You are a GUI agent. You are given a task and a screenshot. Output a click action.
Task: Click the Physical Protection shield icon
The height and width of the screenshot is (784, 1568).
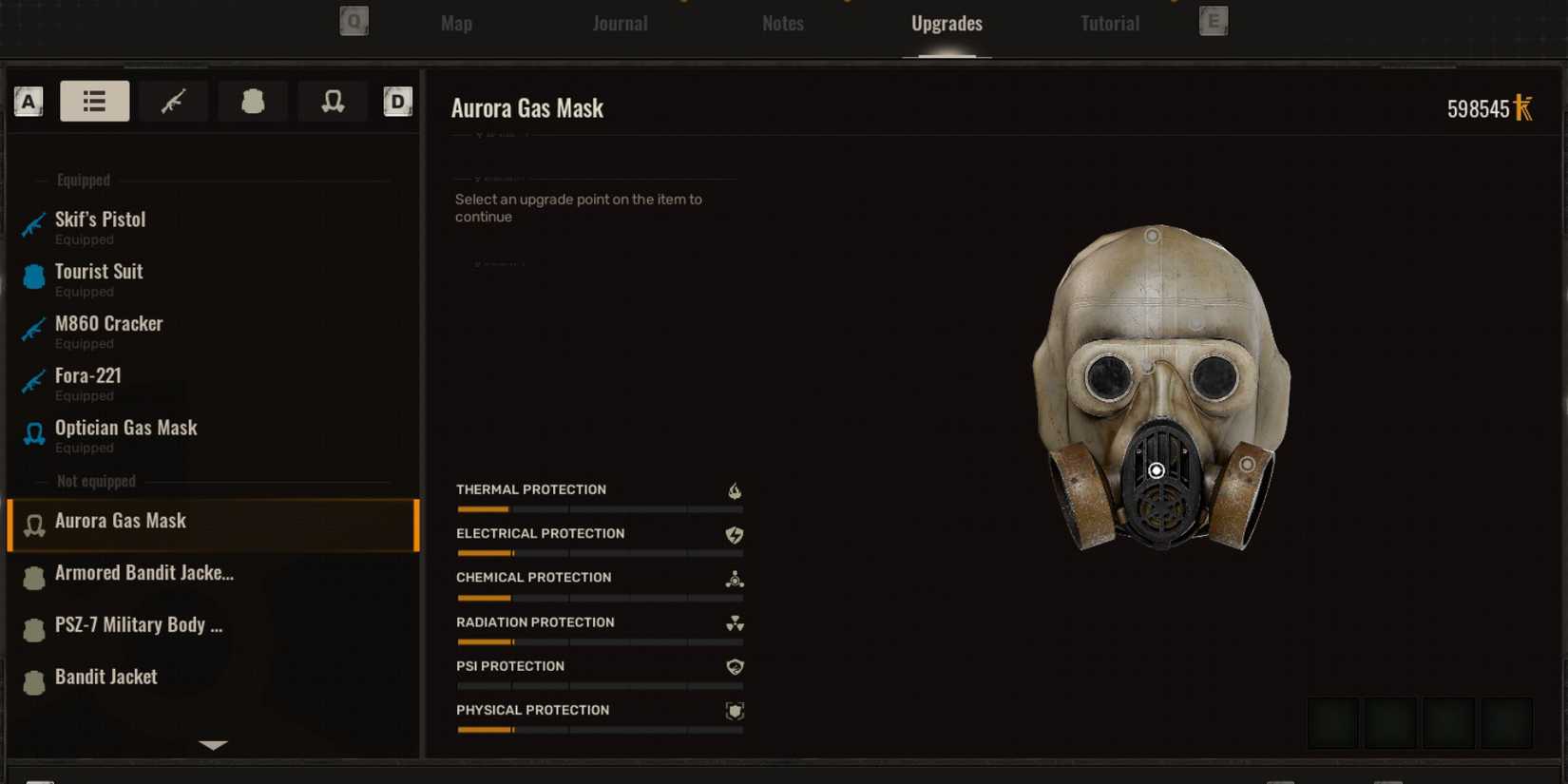coord(733,711)
